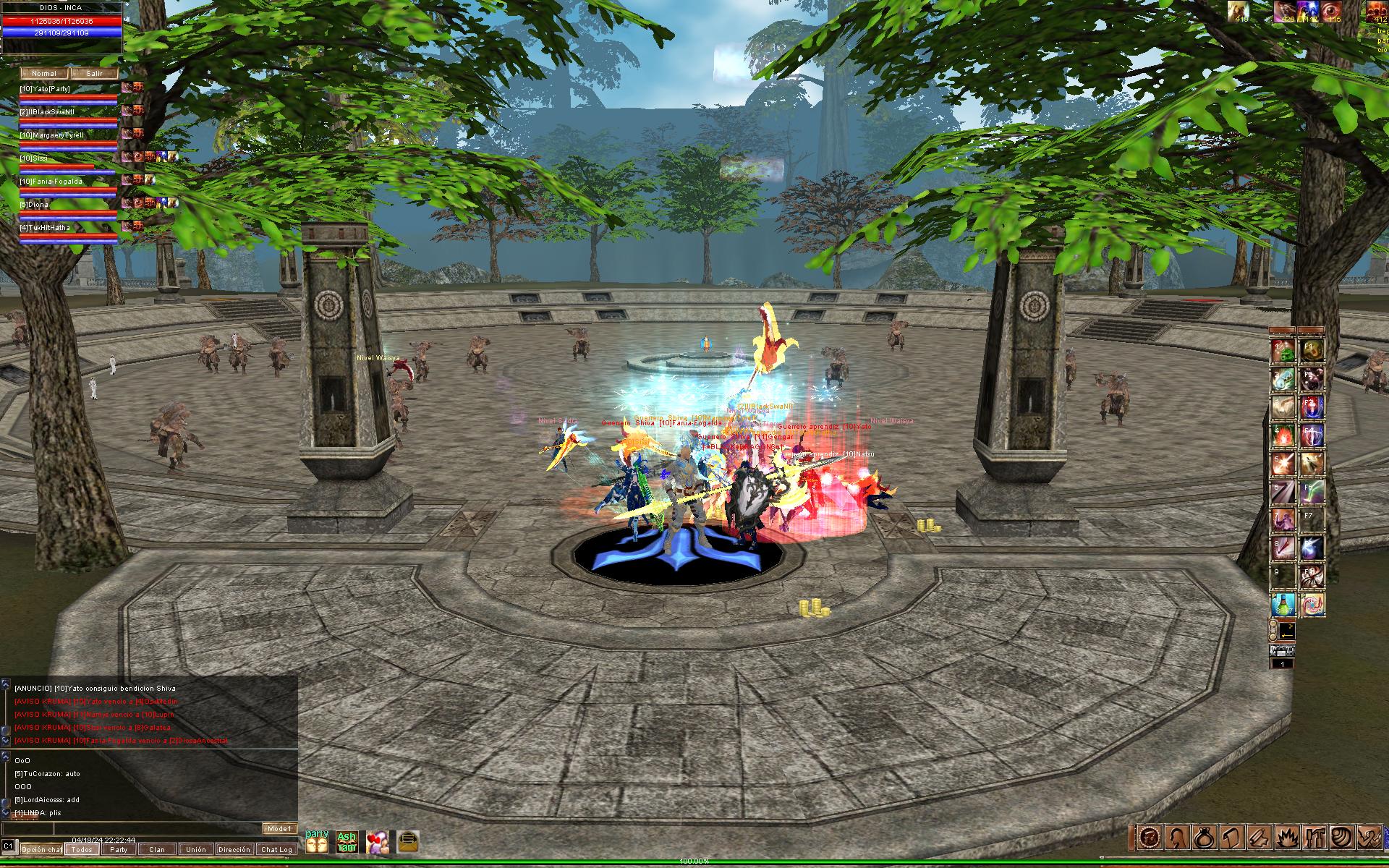
Task: Switch chat to the Party tab
Action: 119,850
